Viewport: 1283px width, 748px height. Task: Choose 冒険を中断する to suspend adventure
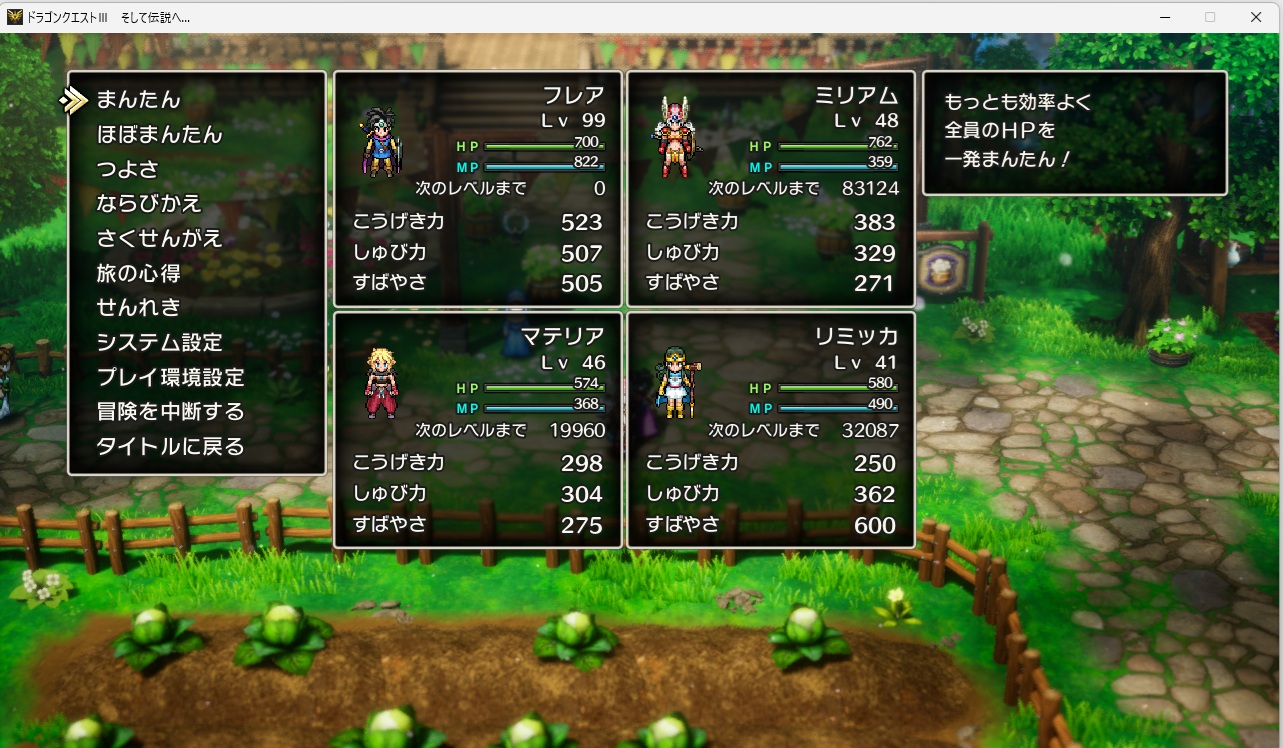click(170, 412)
